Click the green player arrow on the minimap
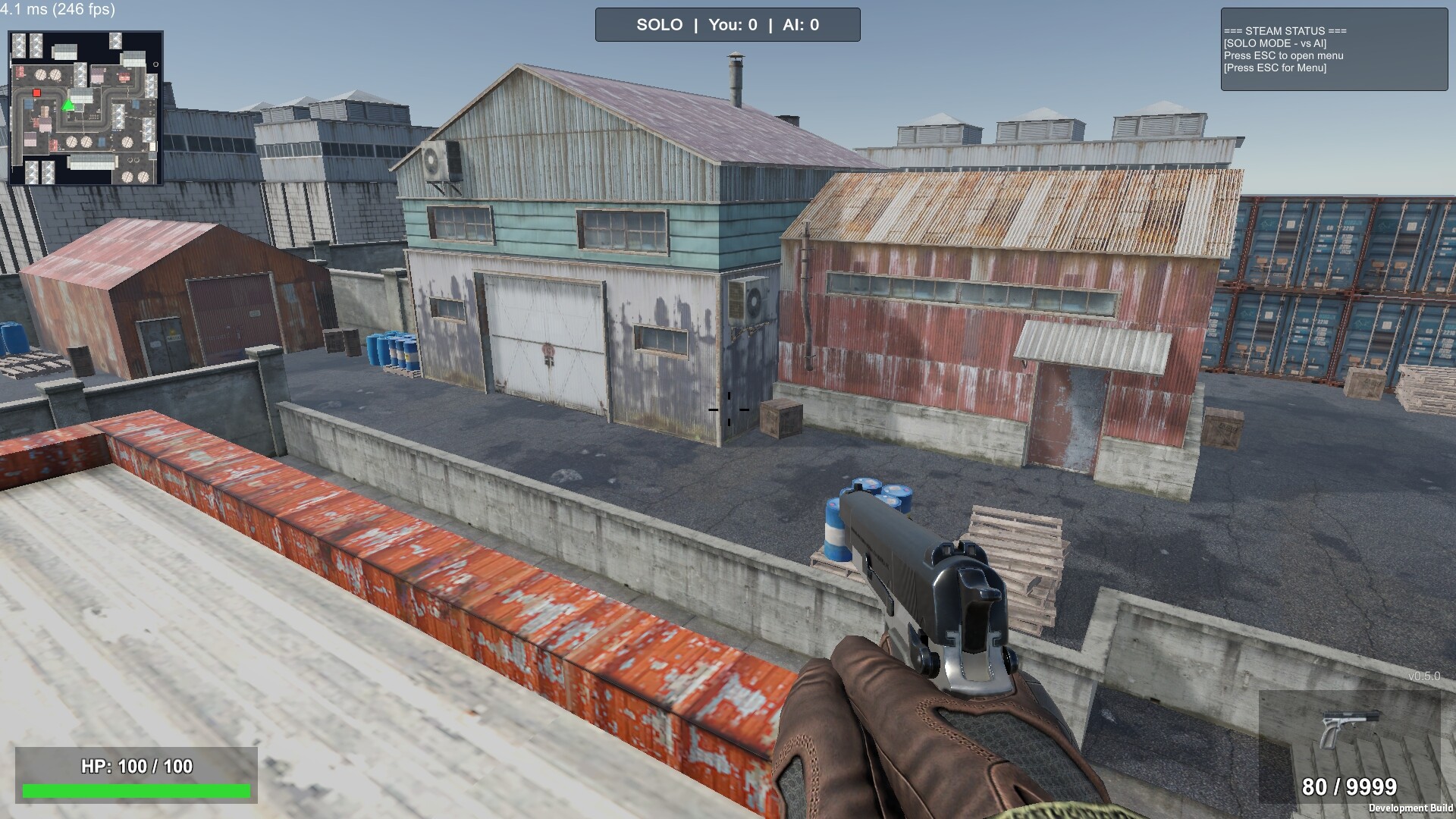Image resolution: width=1456 pixels, height=819 pixels. pyautogui.click(x=68, y=105)
